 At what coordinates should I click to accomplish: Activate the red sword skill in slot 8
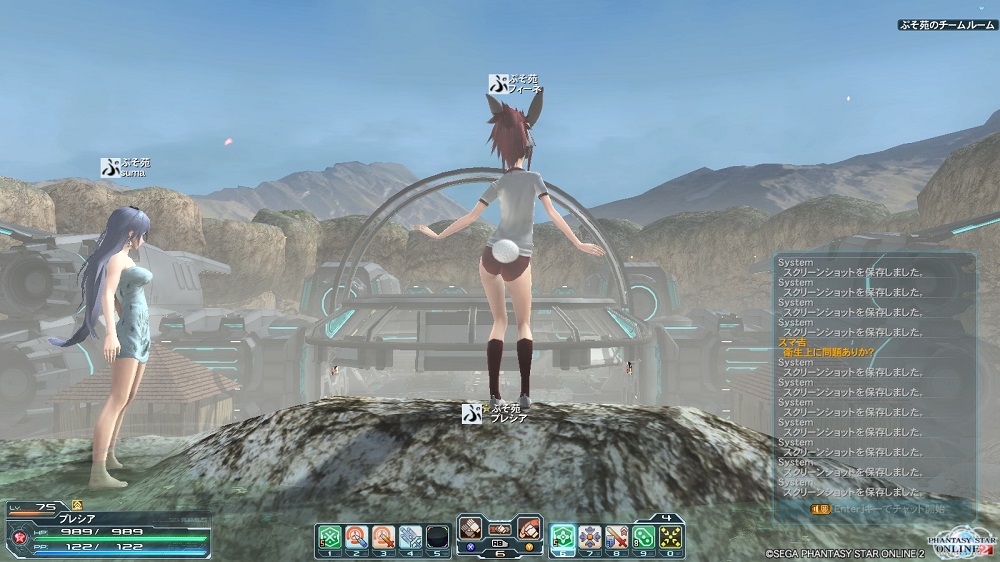pos(617,538)
